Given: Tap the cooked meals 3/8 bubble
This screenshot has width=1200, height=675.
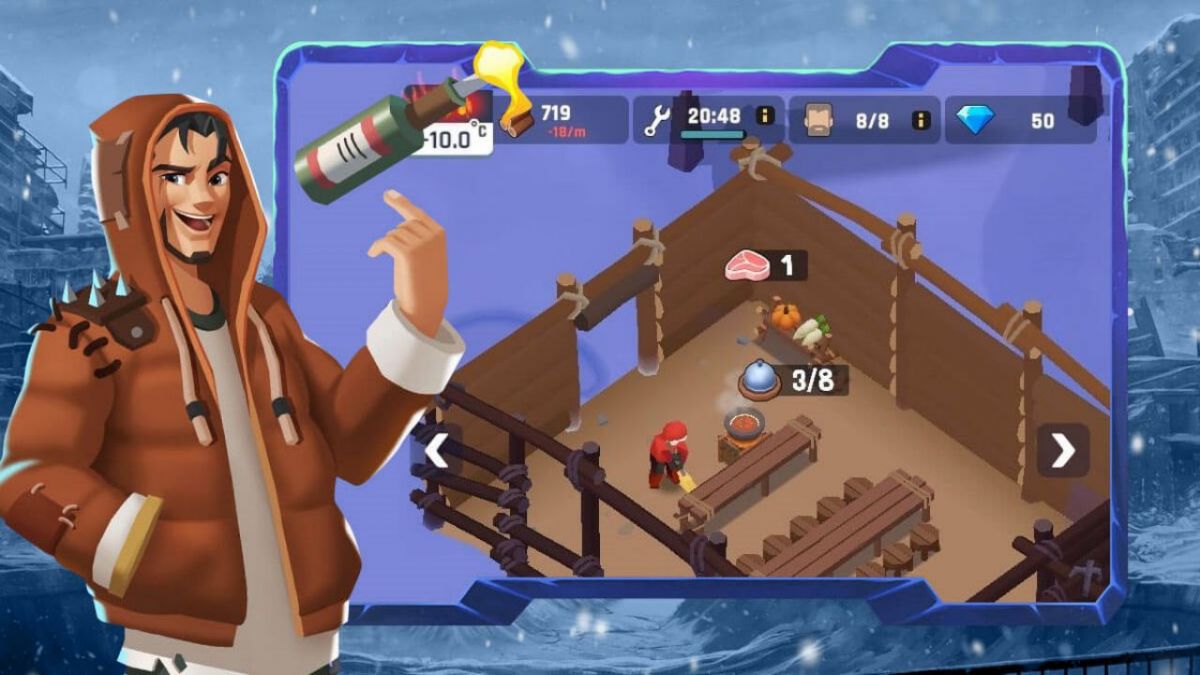Looking at the screenshot, I should point(793,379).
